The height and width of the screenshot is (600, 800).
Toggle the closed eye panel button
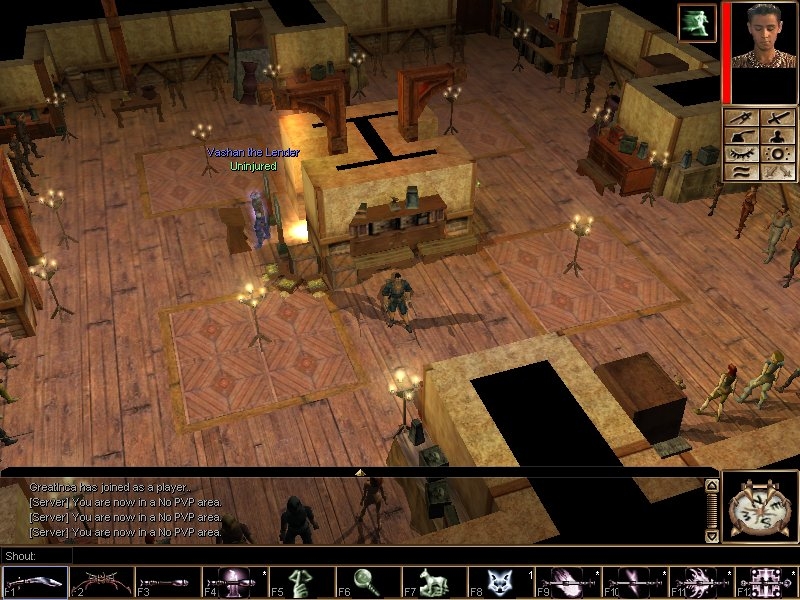pyautogui.click(x=743, y=154)
